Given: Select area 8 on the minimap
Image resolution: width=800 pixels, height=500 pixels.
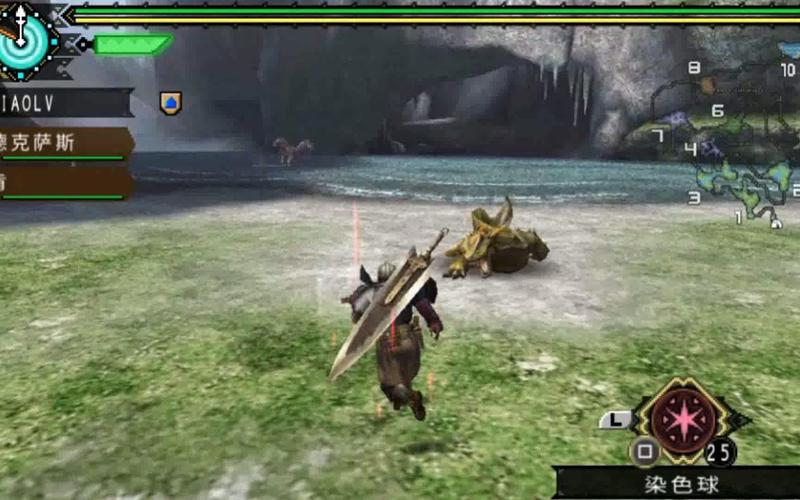Looking at the screenshot, I should pos(694,68).
